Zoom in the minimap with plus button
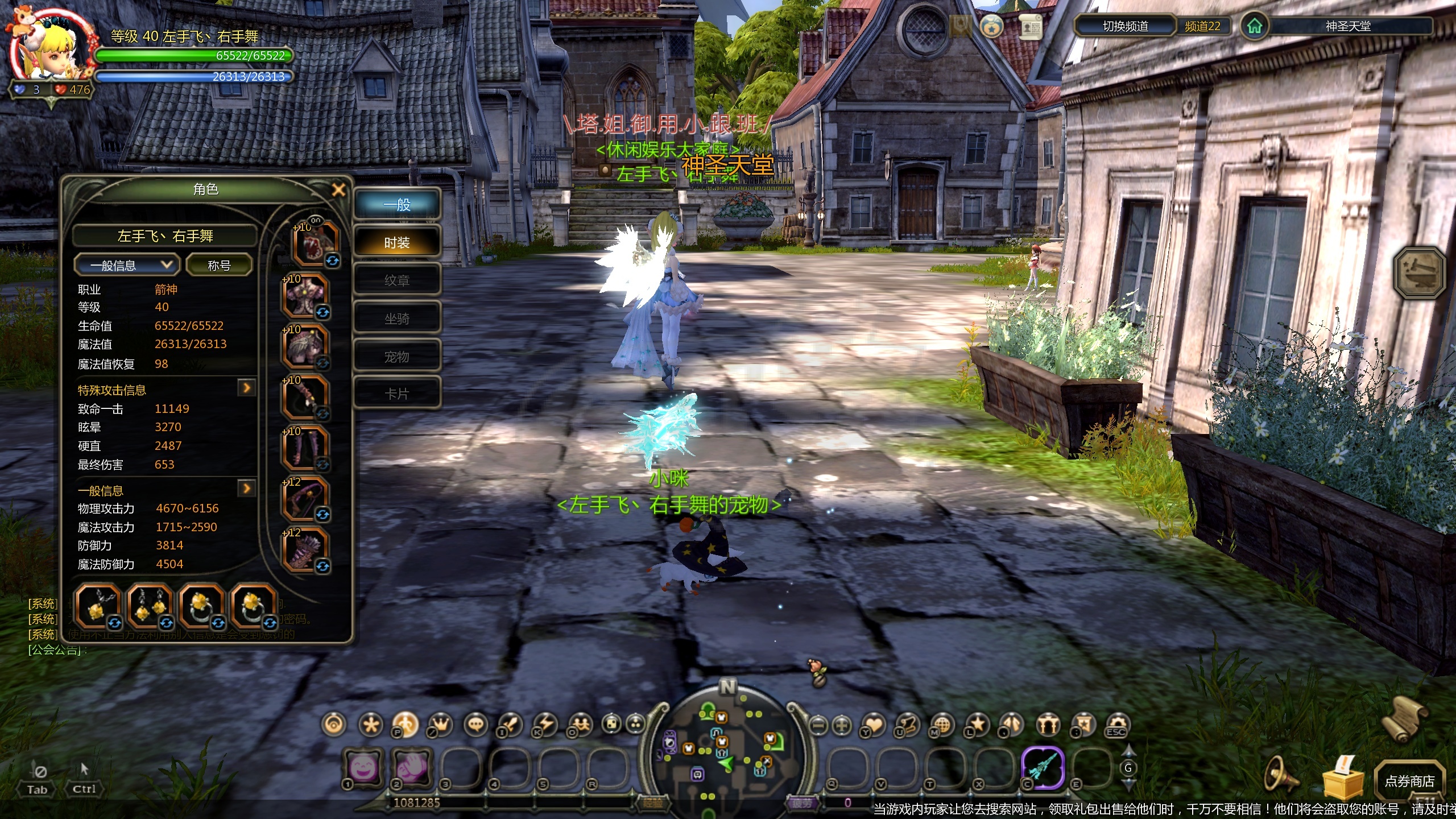 [x=842, y=725]
